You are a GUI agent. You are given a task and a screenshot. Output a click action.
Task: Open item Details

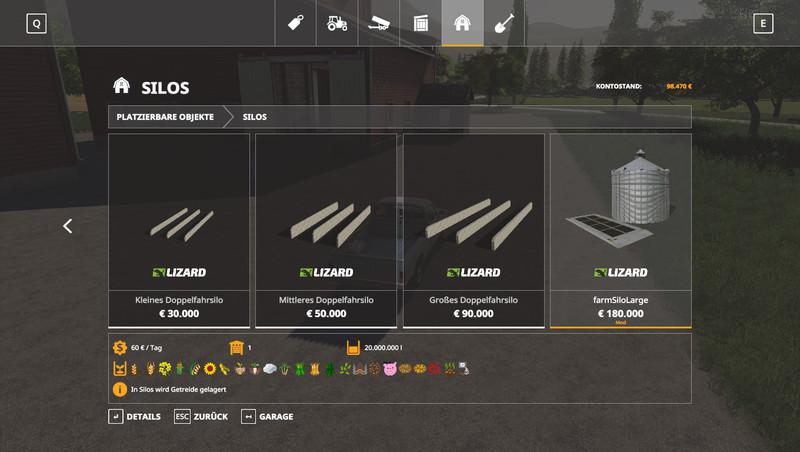tap(134, 416)
